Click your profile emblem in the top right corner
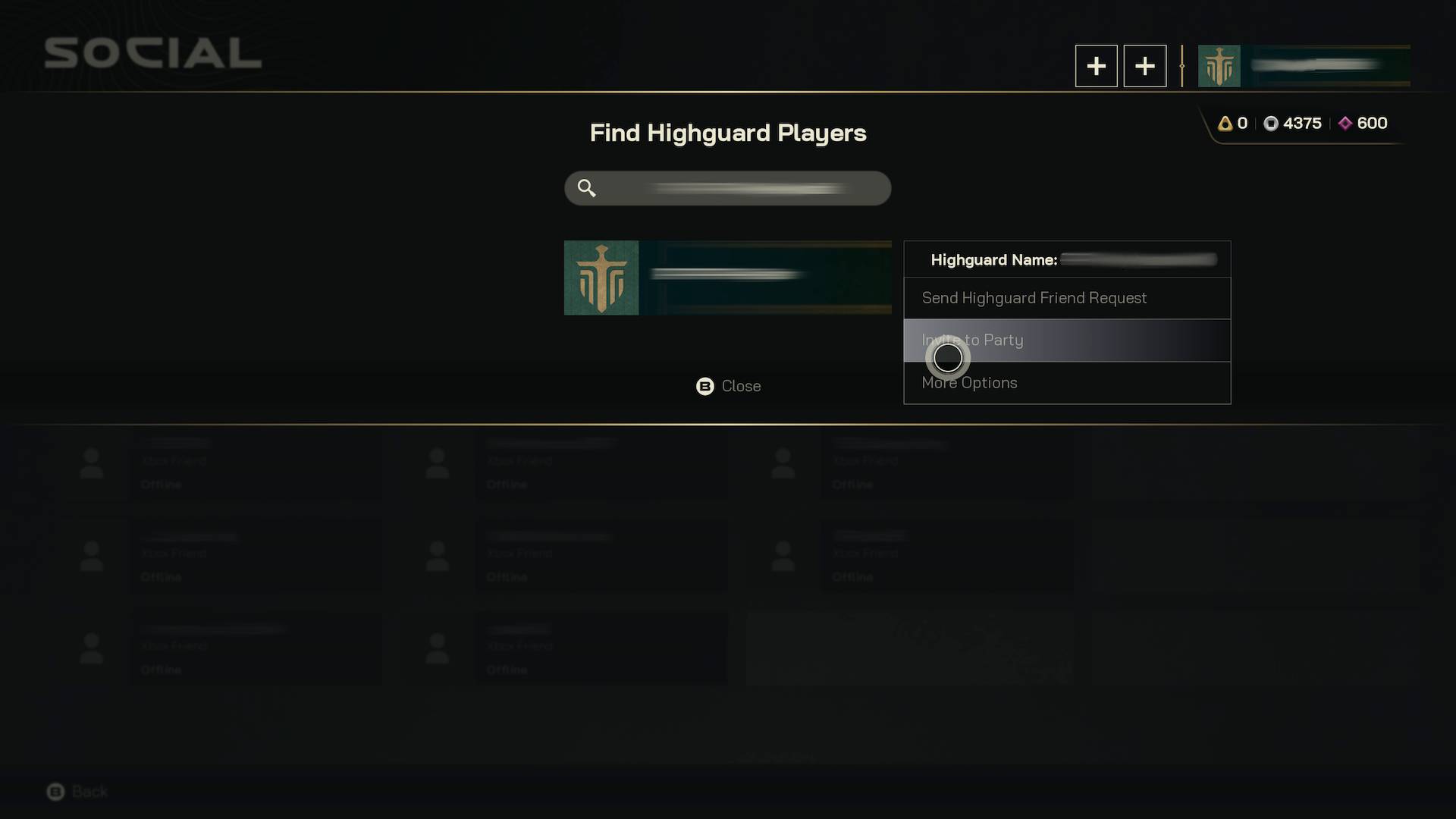The width and height of the screenshot is (1456, 819). coord(1219,66)
